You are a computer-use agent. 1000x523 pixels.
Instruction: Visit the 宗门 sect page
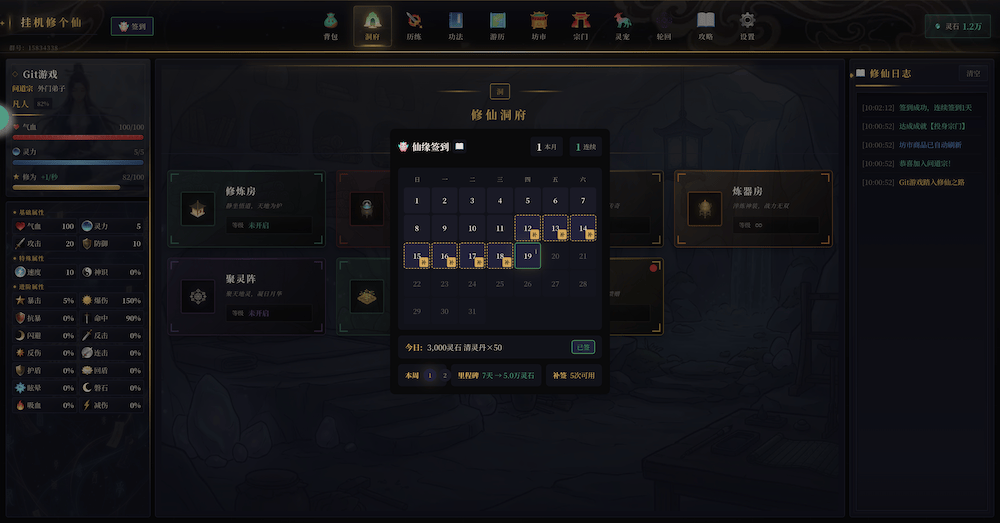[580, 25]
